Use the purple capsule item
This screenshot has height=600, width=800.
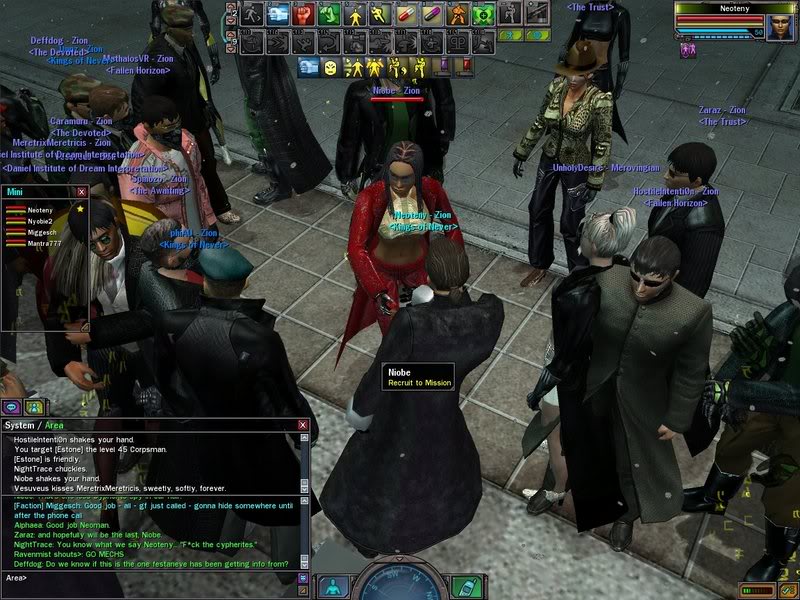click(x=432, y=14)
